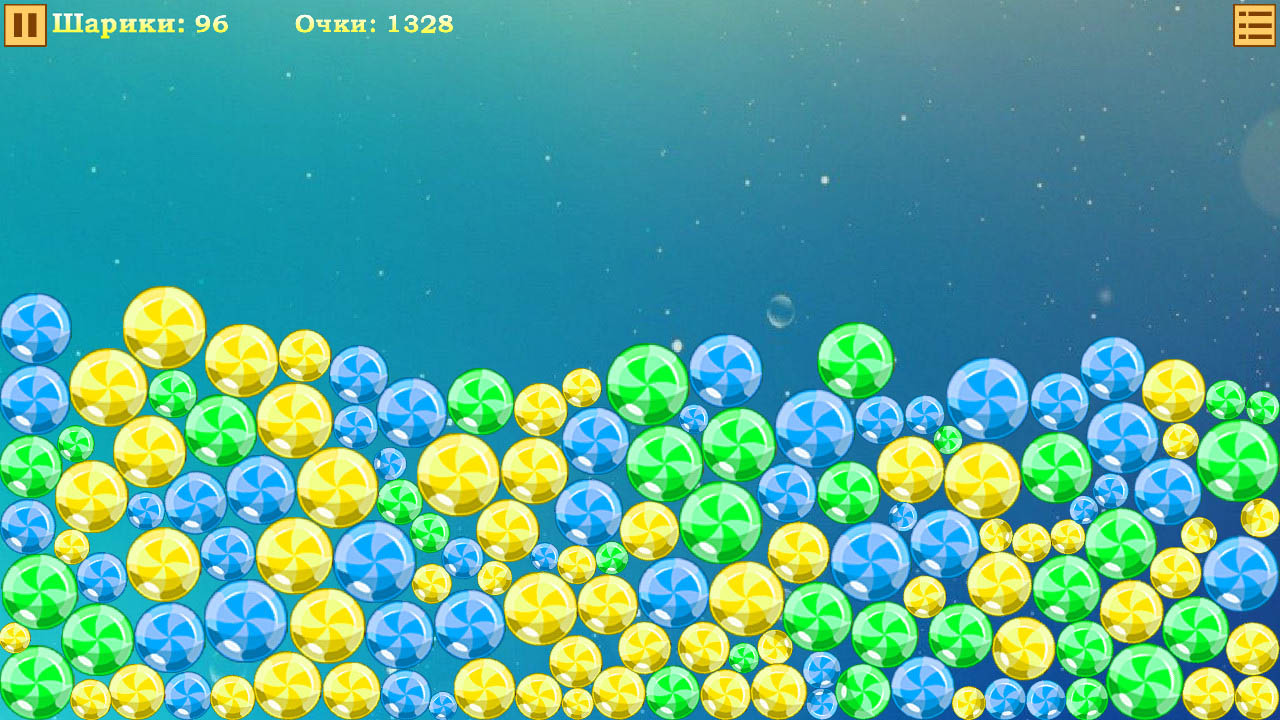Toggle pause using the striped pause button
The width and height of the screenshot is (1280, 720).
tap(23, 23)
